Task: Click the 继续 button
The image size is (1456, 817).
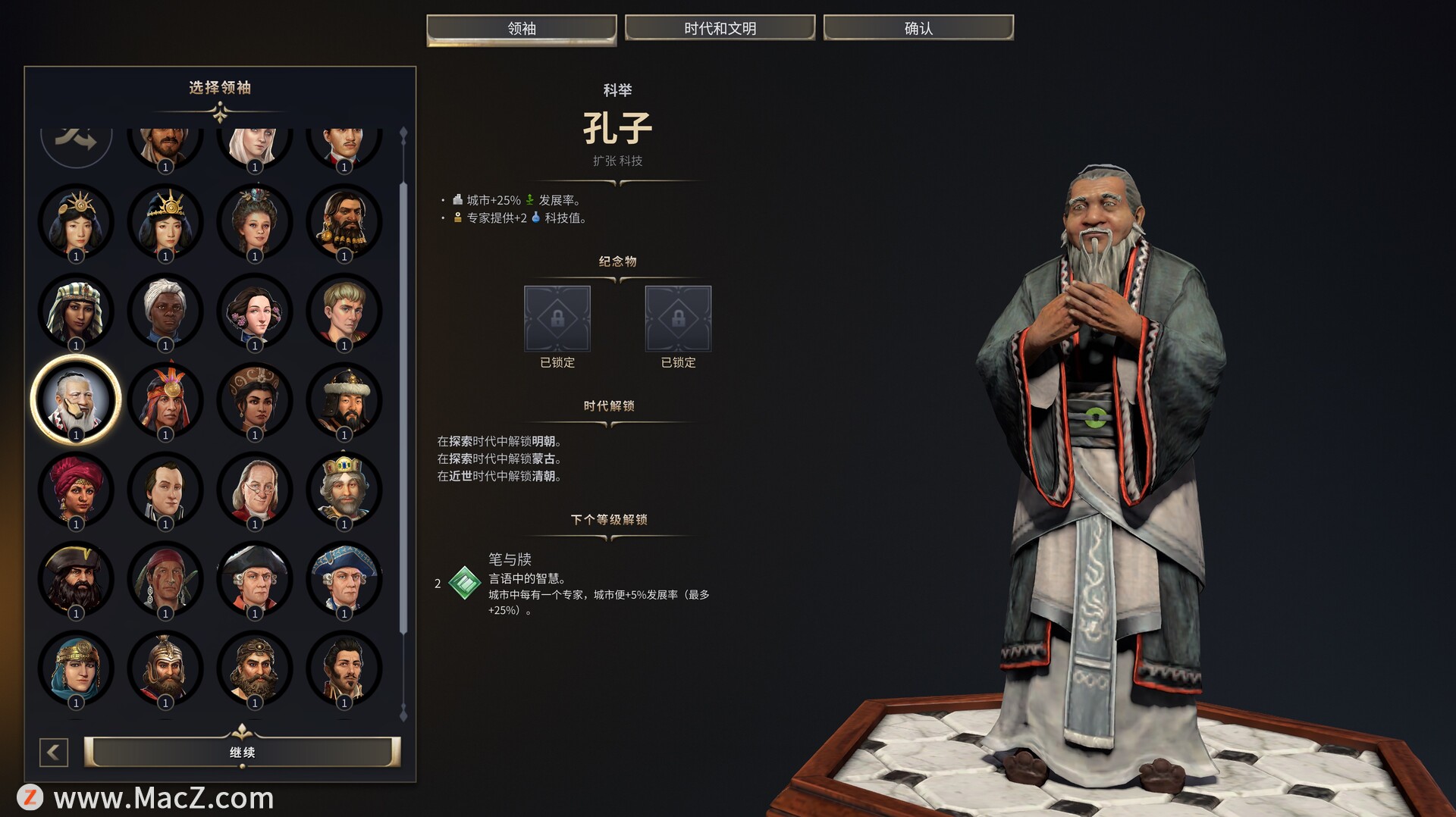Action: pos(242,752)
